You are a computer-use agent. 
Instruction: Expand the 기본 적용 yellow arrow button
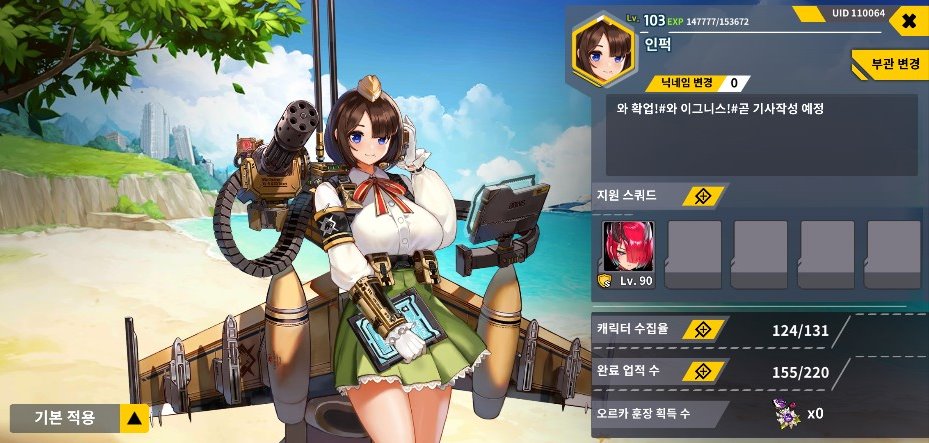(134, 418)
